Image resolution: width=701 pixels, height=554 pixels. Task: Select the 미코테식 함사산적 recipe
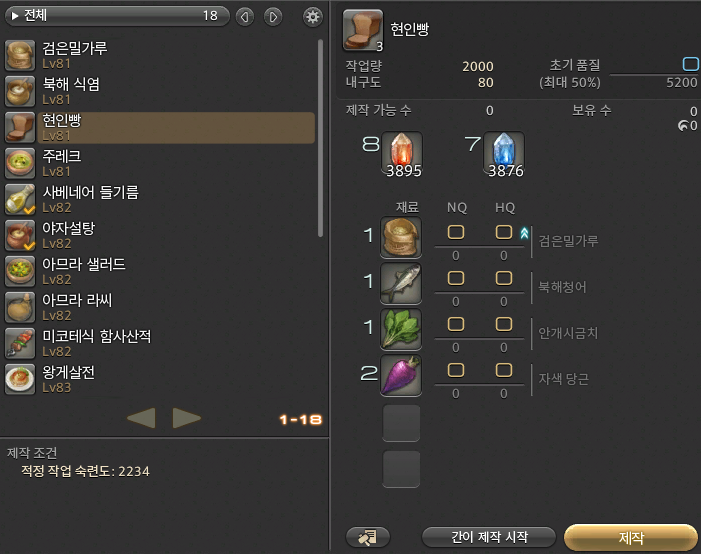(x=160, y=343)
